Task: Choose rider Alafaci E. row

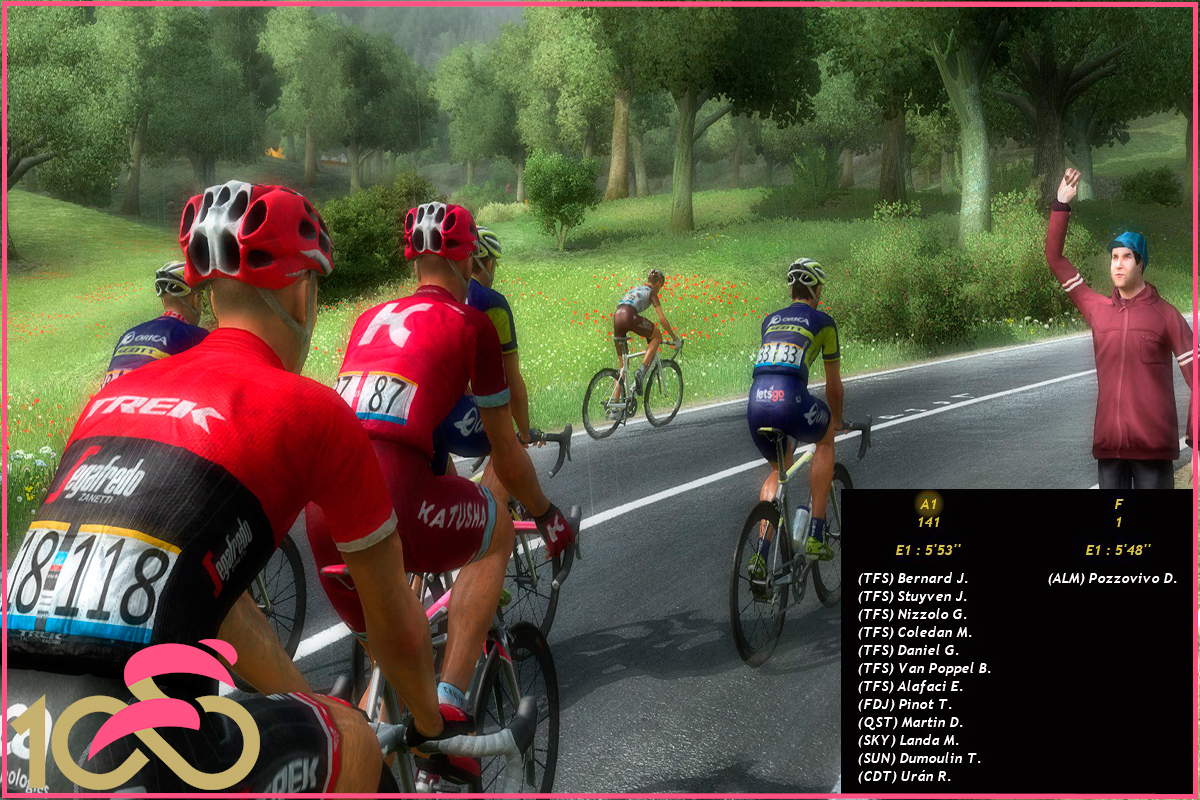Action: (x=912, y=686)
